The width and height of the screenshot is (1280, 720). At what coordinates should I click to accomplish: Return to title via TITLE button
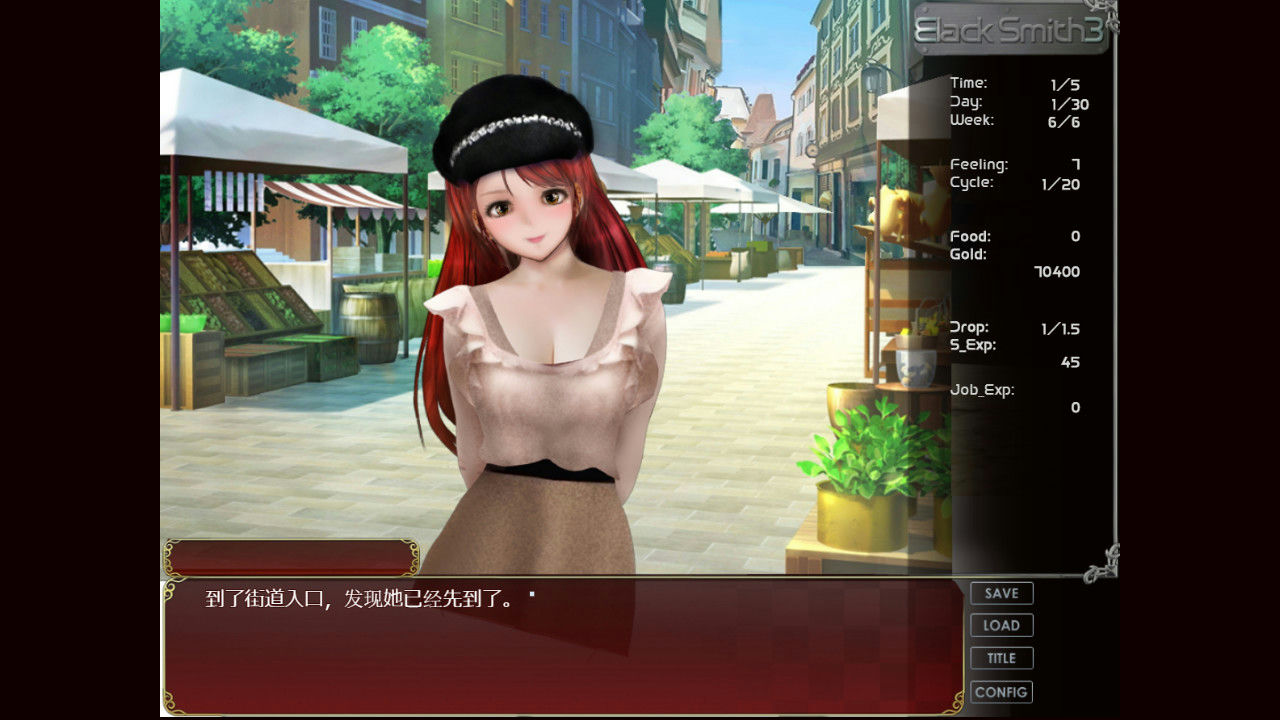(x=1001, y=658)
